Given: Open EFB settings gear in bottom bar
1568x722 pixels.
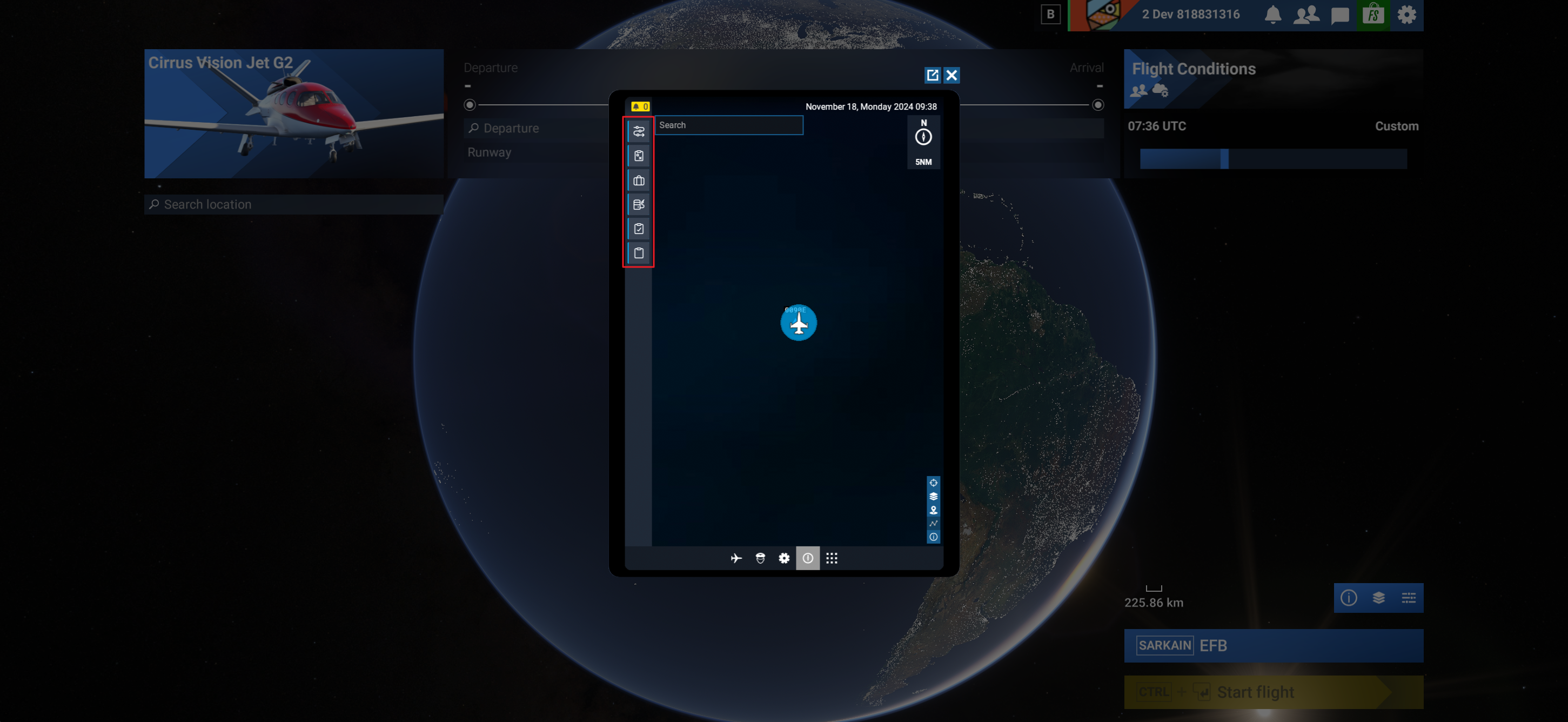Looking at the screenshot, I should tap(784, 558).
